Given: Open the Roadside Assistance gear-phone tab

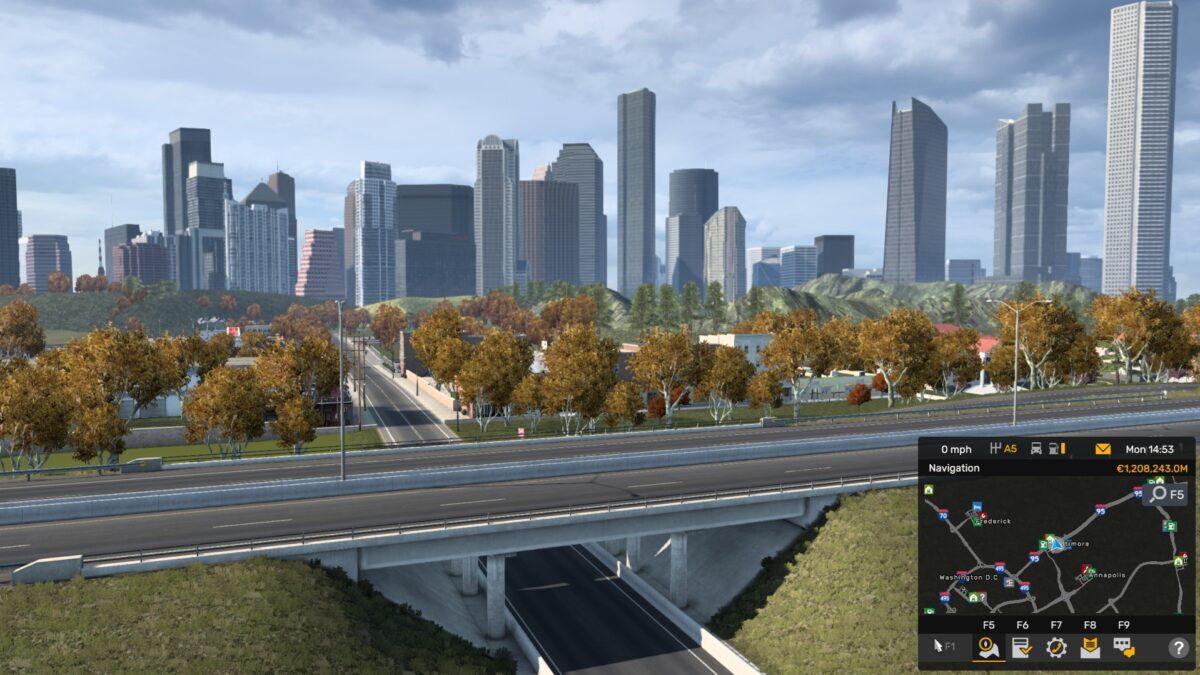Looking at the screenshot, I should (x=1057, y=647).
